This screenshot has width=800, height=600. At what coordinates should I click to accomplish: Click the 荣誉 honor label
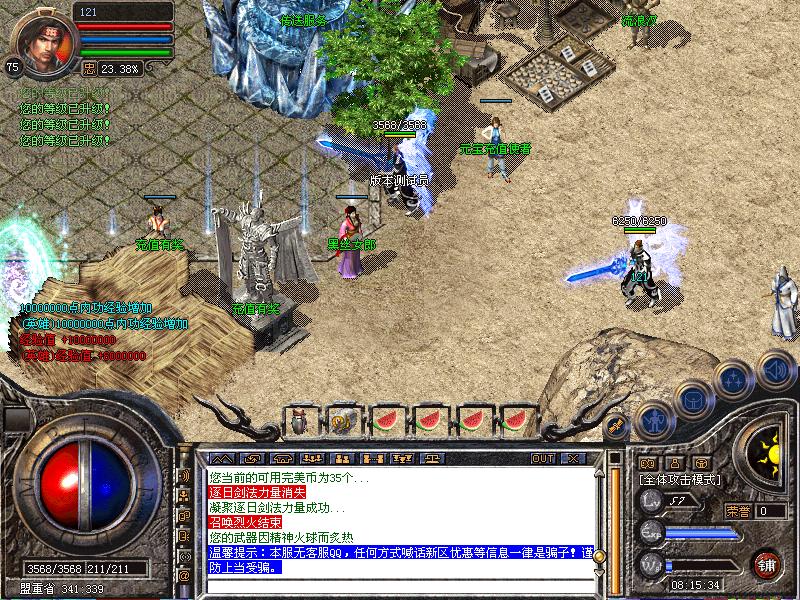(x=737, y=511)
